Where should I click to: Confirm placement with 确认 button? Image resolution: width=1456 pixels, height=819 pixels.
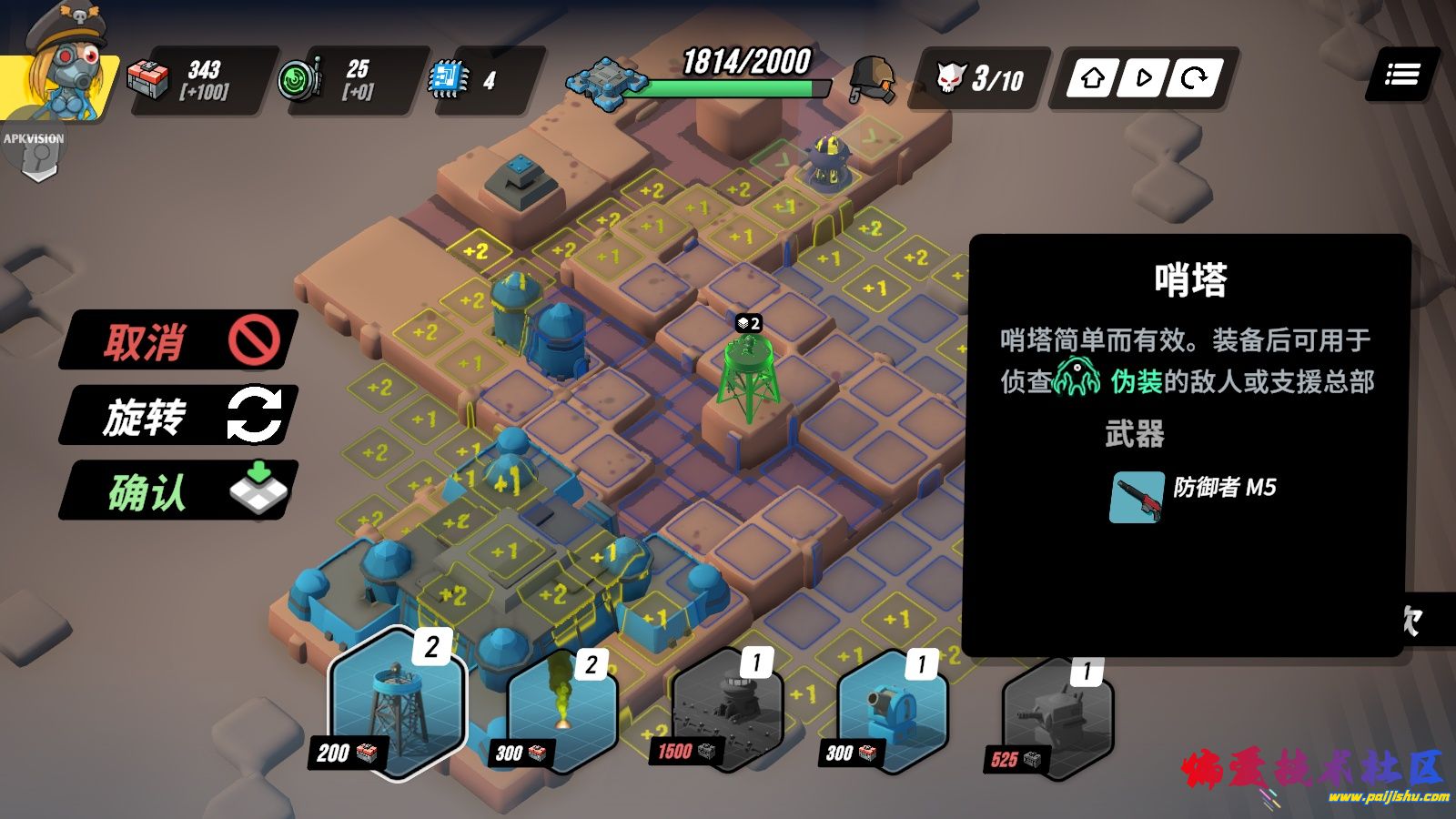pyautogui.click(x=179, y=491)
